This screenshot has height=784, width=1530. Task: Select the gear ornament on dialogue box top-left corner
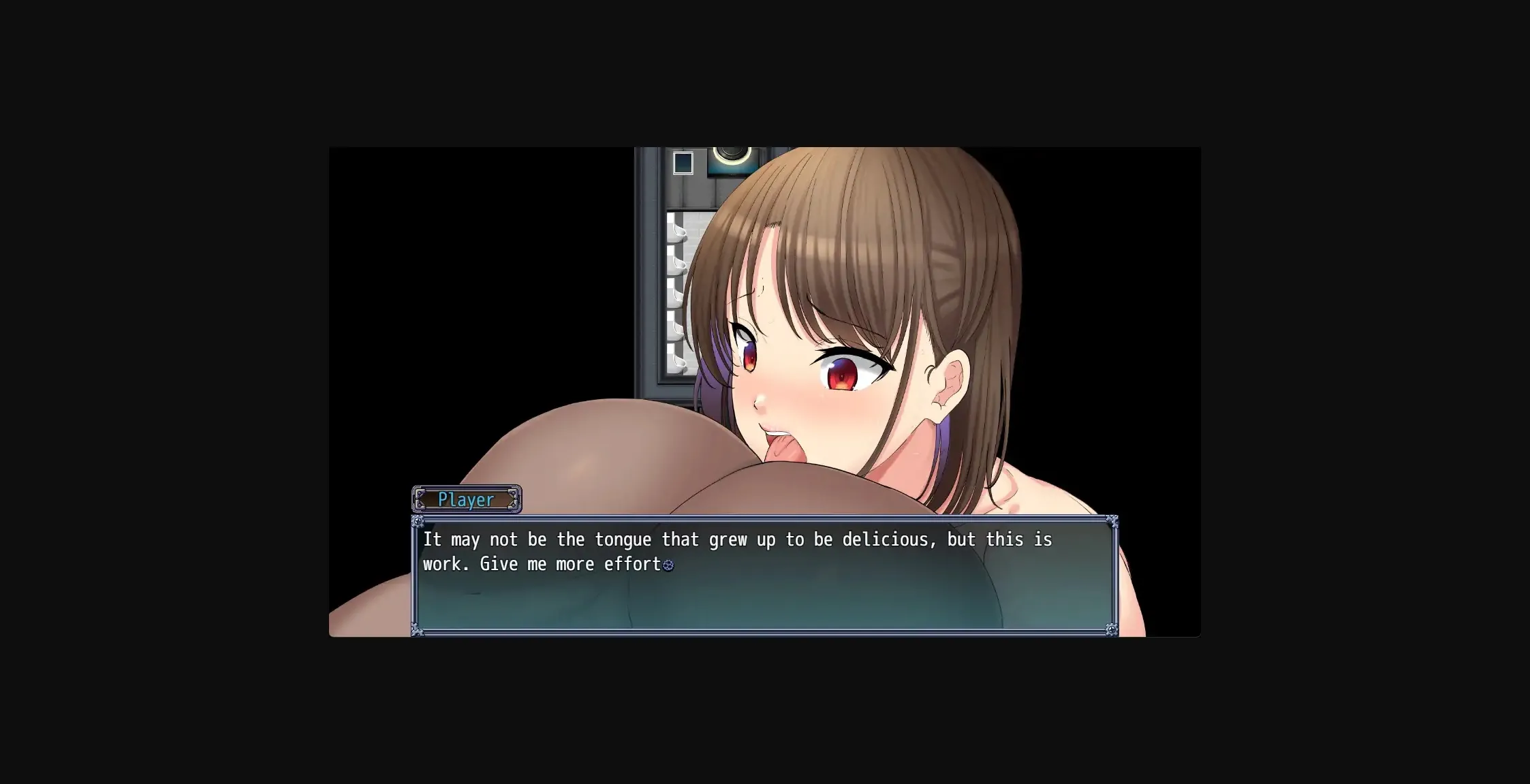[x=417, y=520]
